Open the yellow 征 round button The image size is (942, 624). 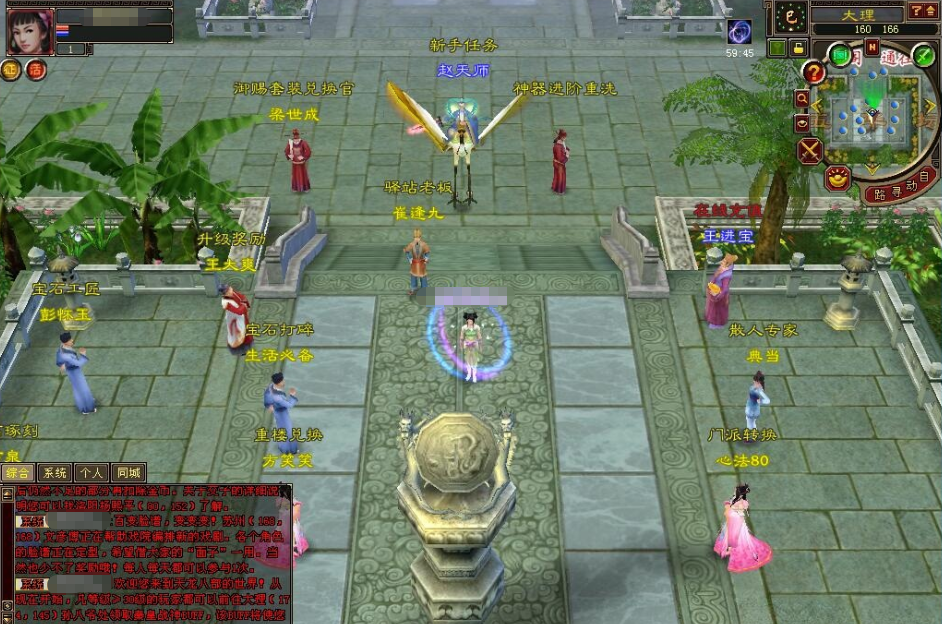(11, 70)
